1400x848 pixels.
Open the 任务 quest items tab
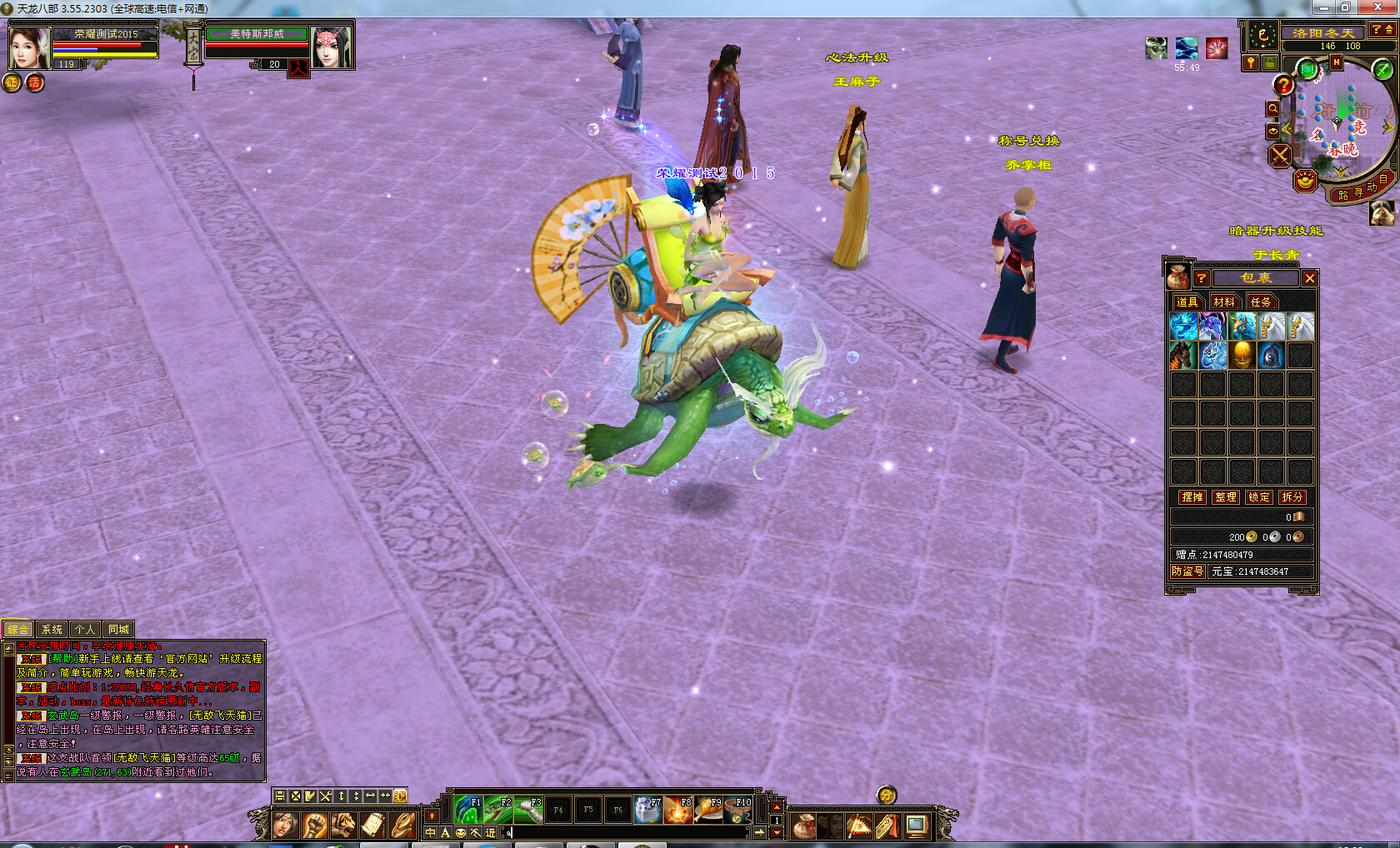[x=1261, y=302]
